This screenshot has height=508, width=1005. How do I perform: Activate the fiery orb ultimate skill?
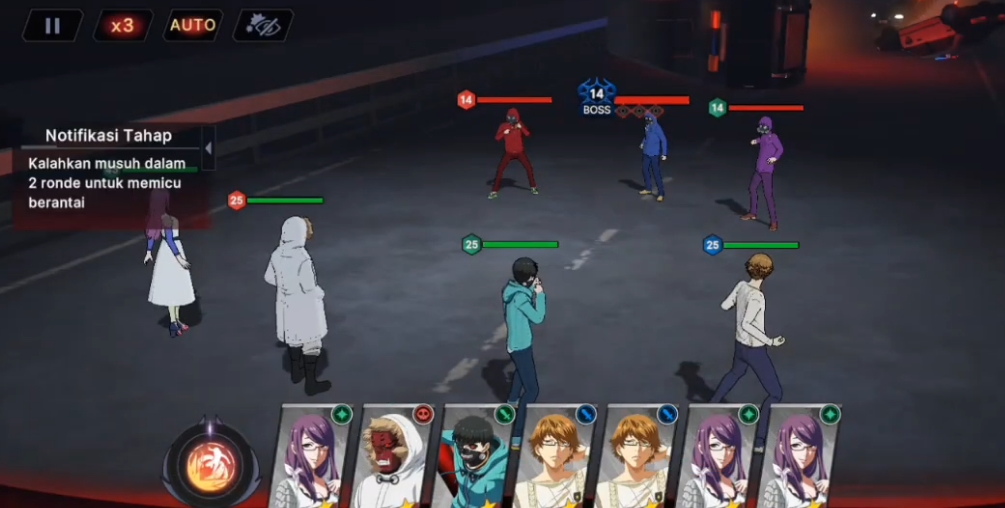211,464
